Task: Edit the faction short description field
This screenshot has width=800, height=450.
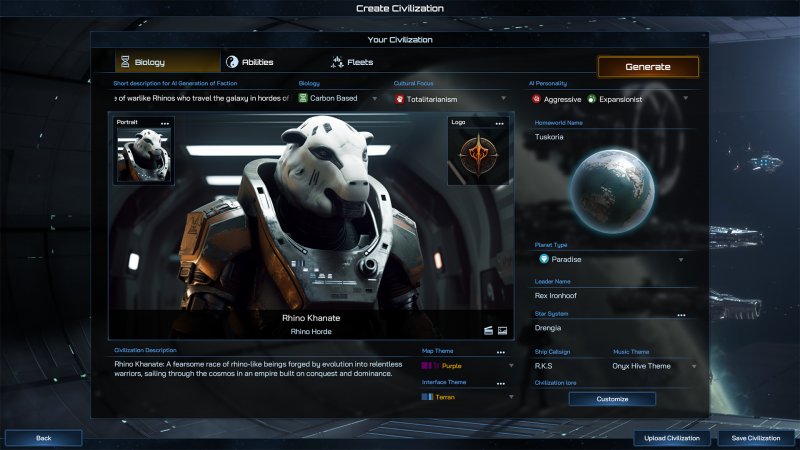Action: click(200, 99)
